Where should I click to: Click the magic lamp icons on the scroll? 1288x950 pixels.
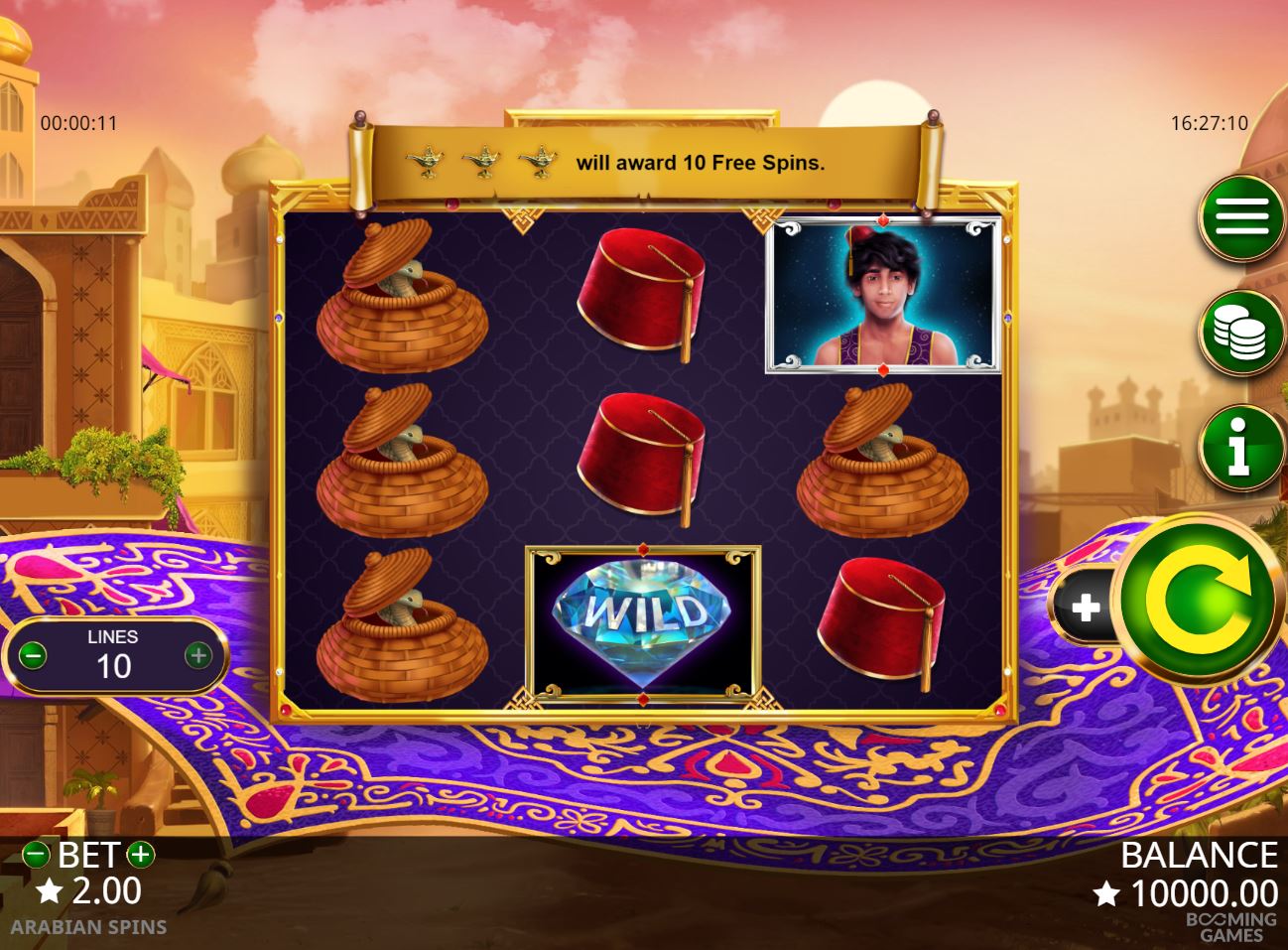[x=480, y=159]
